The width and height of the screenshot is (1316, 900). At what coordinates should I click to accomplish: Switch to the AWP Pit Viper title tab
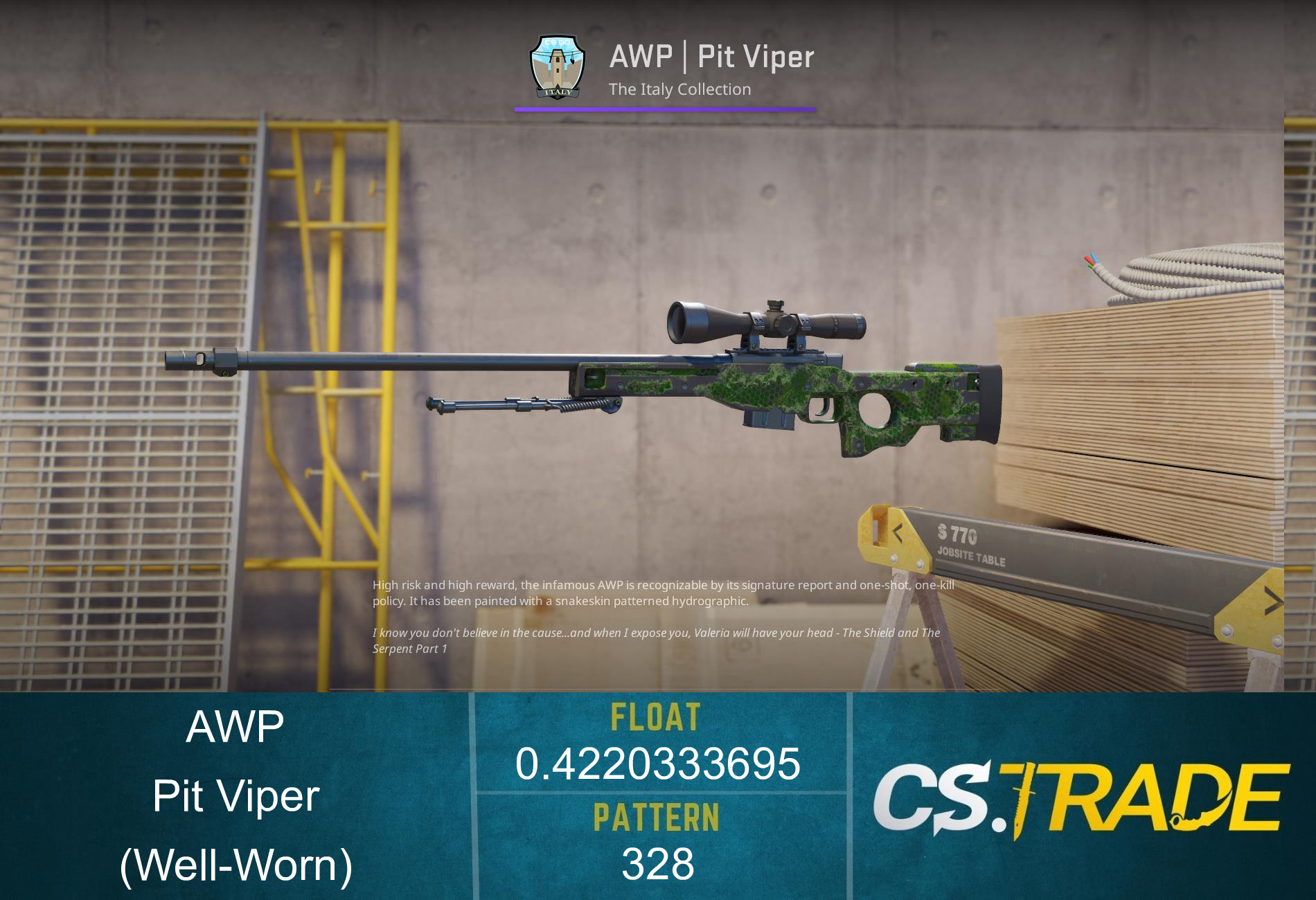[x=711, y=57]
